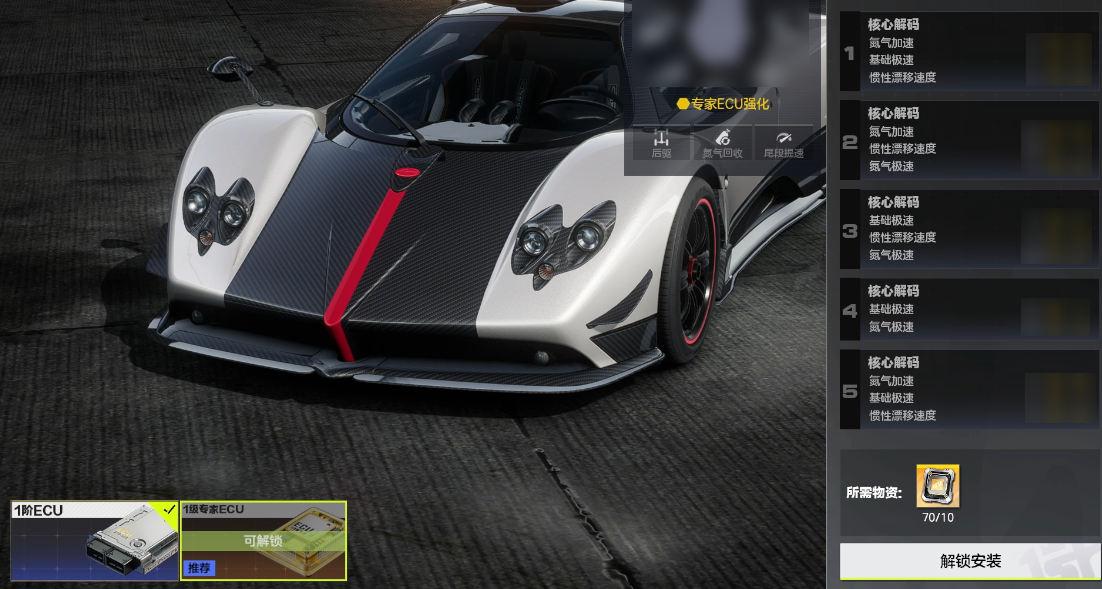View the 尾段提速 speed boost trait
The height and width of the screenshot is (589, 1102).
click(783, 144)
